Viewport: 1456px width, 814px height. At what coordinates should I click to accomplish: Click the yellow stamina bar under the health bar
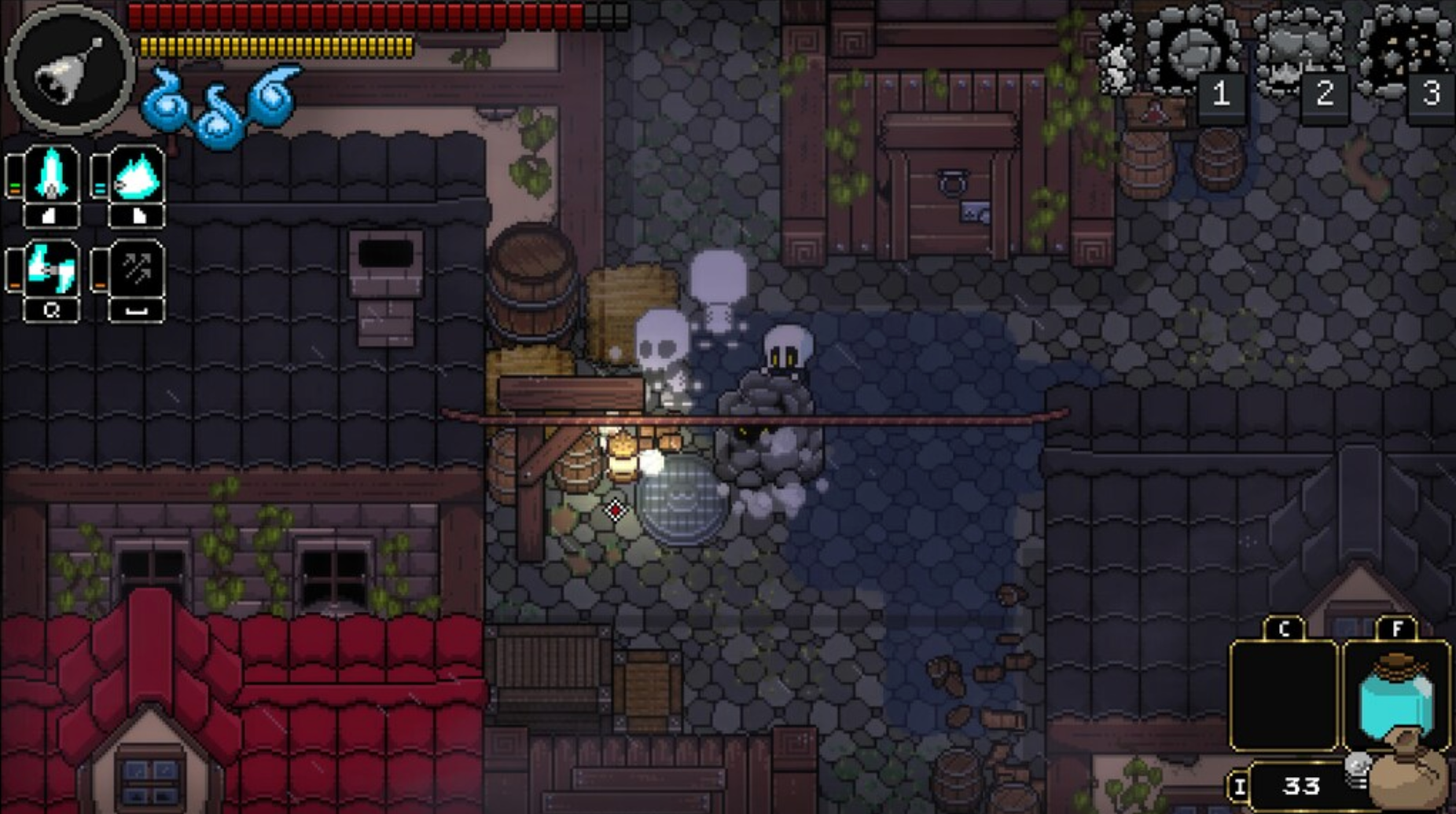point(275,45)
